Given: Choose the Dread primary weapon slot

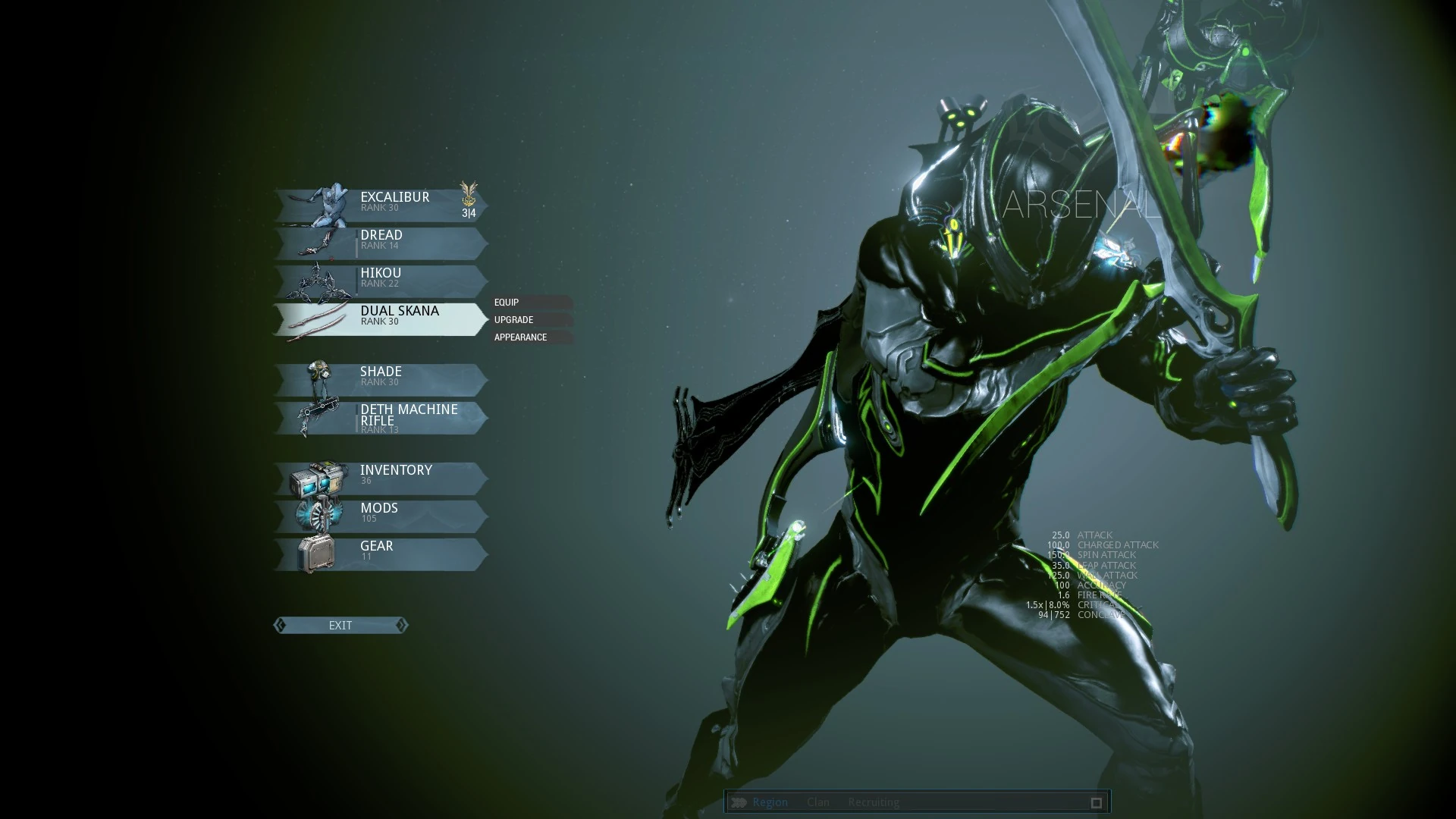Looking at the screenshot, I should (381, 243).
